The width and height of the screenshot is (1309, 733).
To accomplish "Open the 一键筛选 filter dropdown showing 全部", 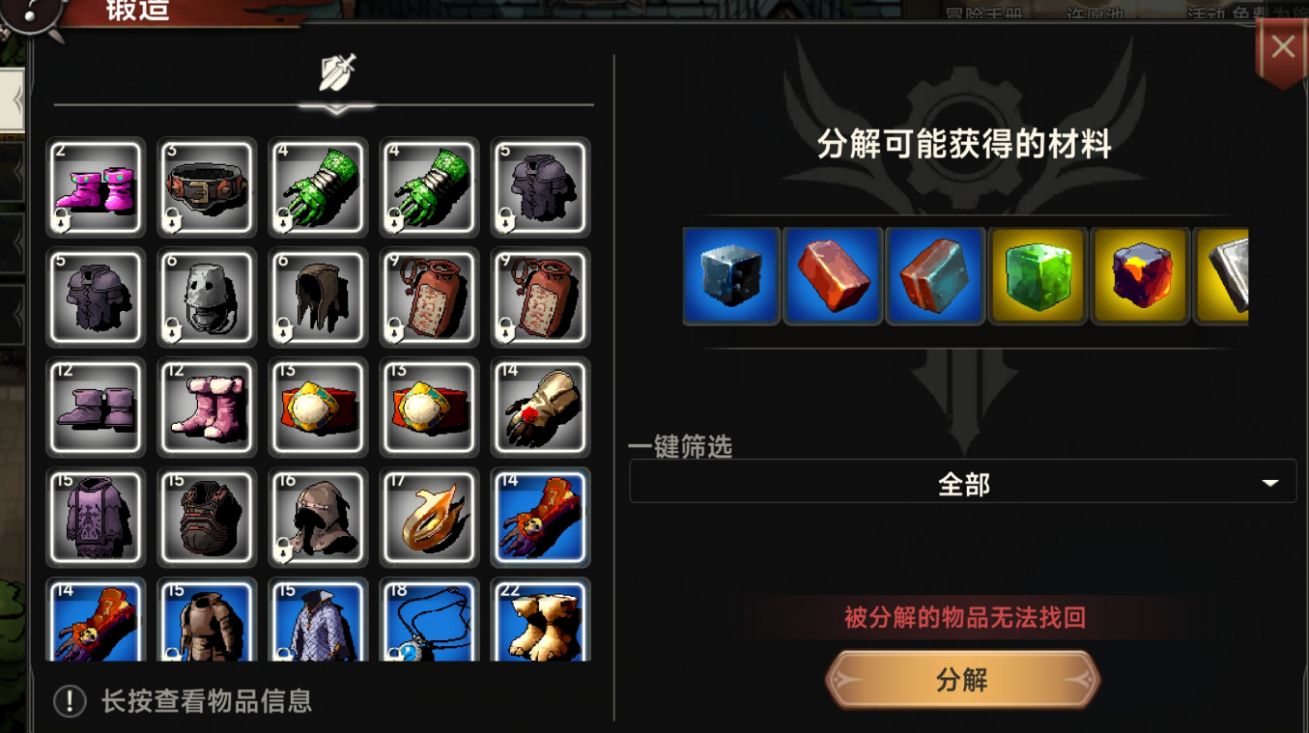I will click(x=962, y=482).
